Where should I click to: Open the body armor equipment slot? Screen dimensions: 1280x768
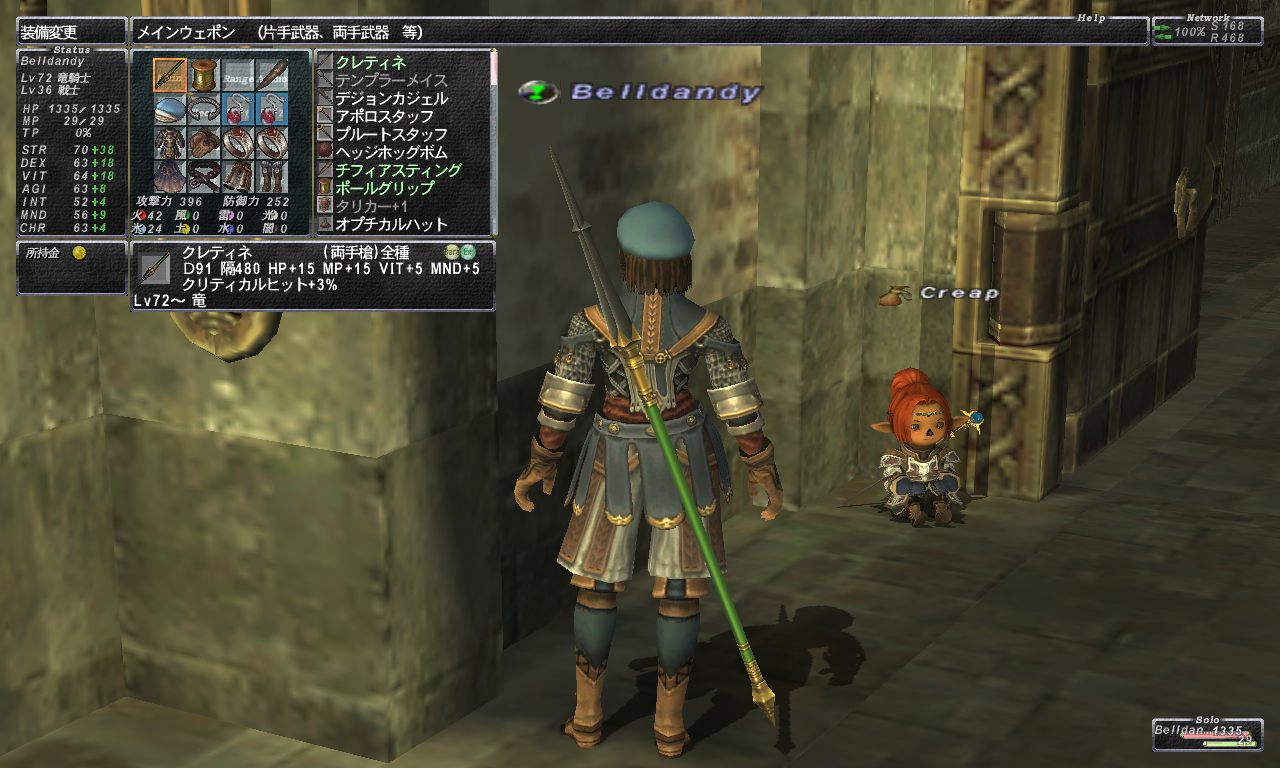pos(170,142)
